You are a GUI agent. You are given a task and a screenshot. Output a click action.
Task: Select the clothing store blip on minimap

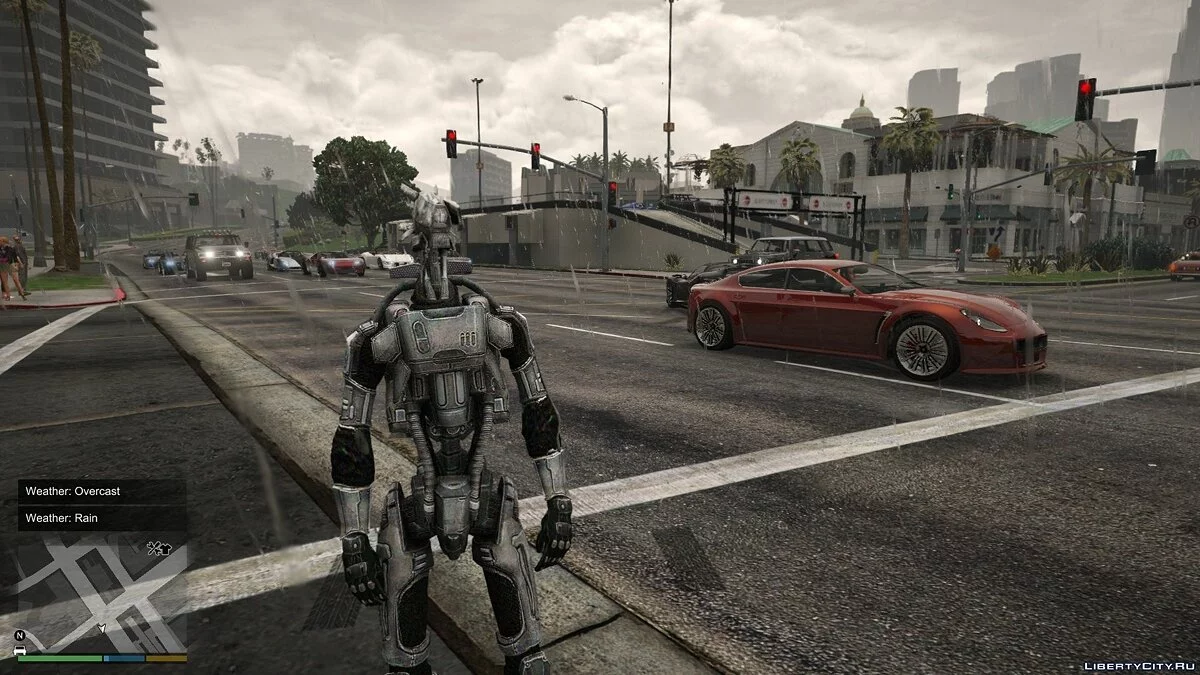pyautogui.click(x=164, y=547)
